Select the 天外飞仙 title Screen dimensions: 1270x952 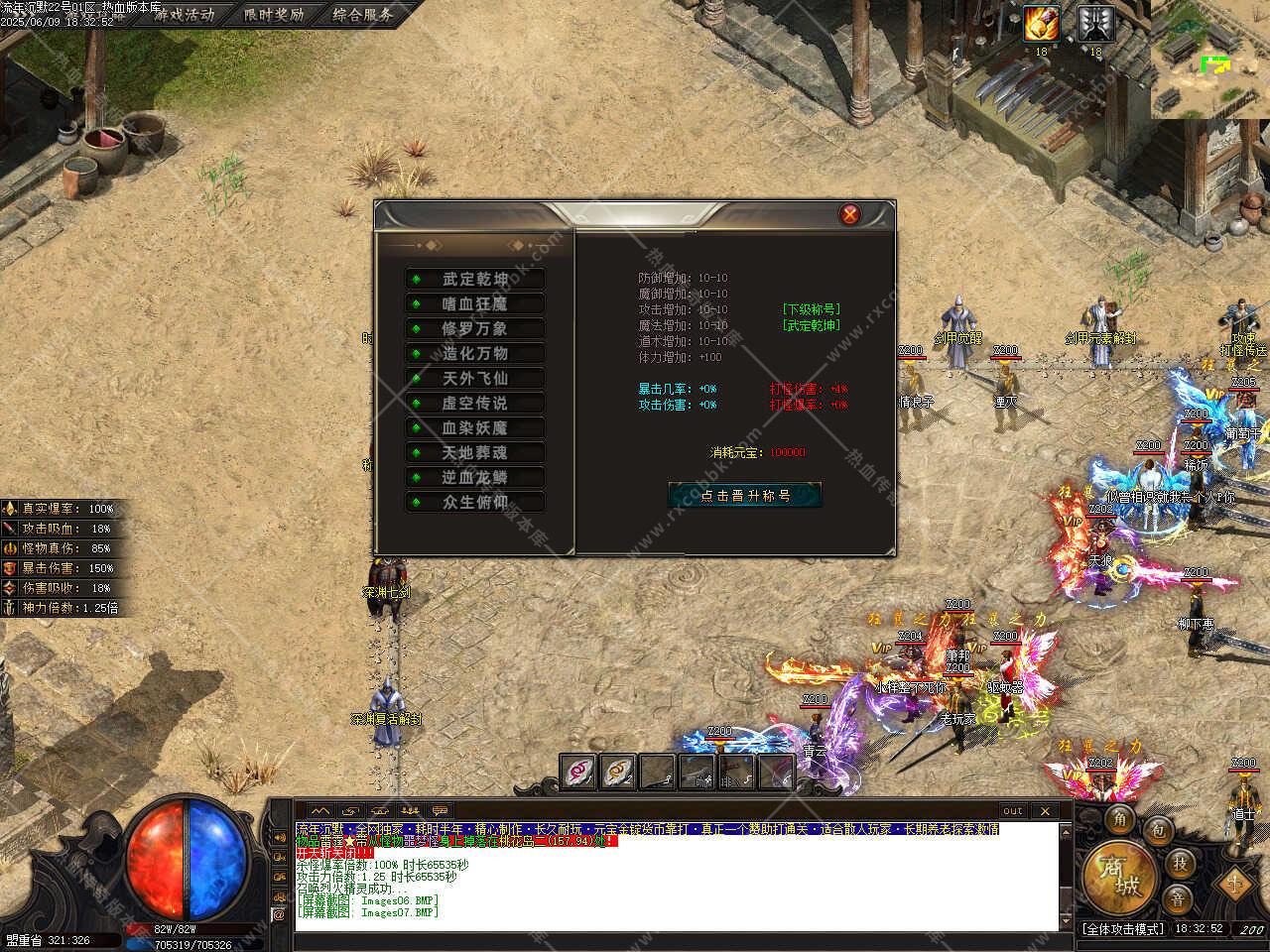pos(475,379)
